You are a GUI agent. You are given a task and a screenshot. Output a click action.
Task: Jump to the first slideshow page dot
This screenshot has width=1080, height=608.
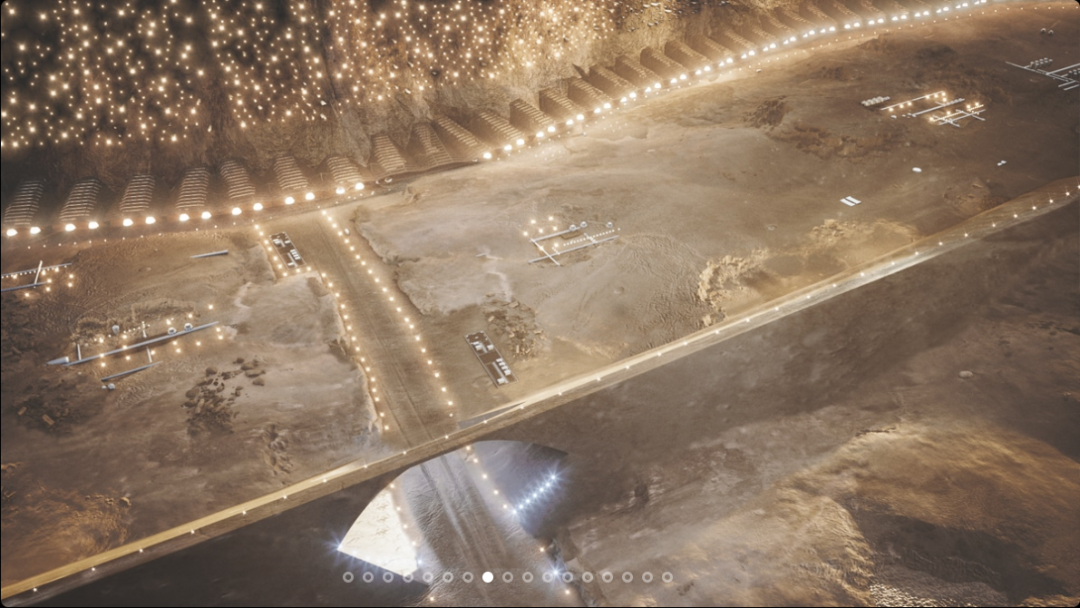pyautogui.click(x=348, y=577)
